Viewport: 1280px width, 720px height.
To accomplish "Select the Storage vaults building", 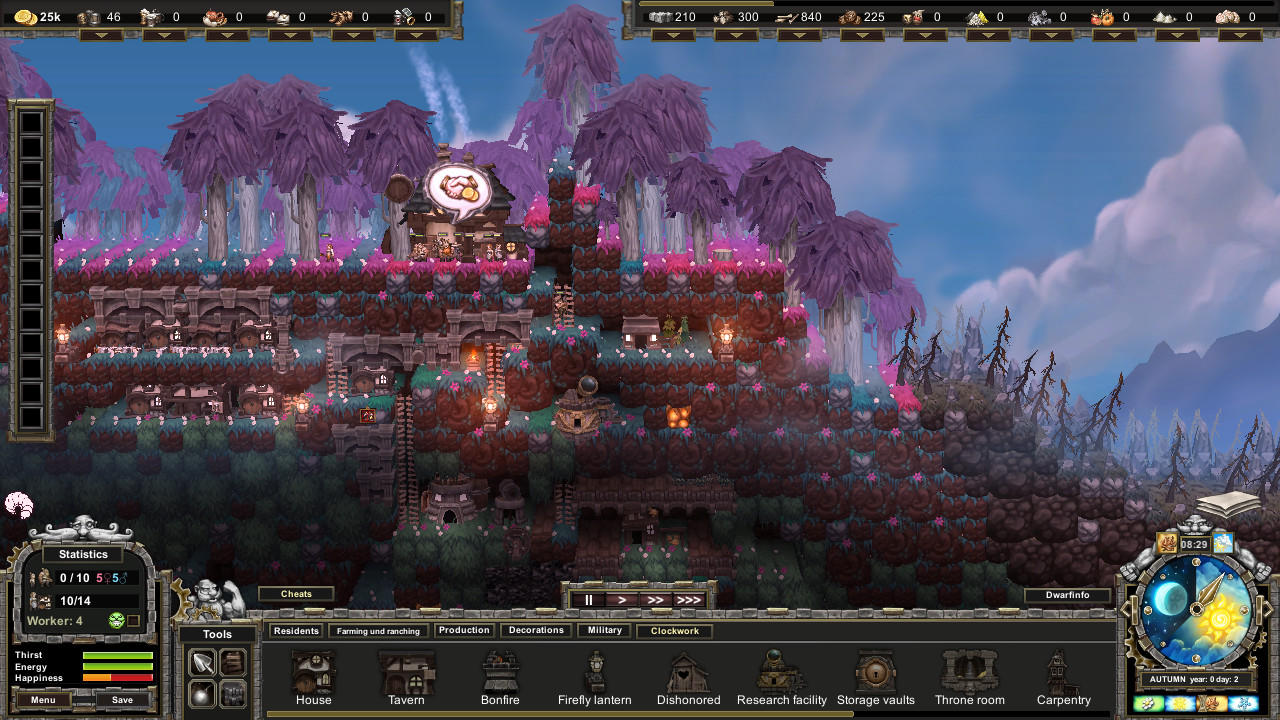I will (x=876, y=675).
